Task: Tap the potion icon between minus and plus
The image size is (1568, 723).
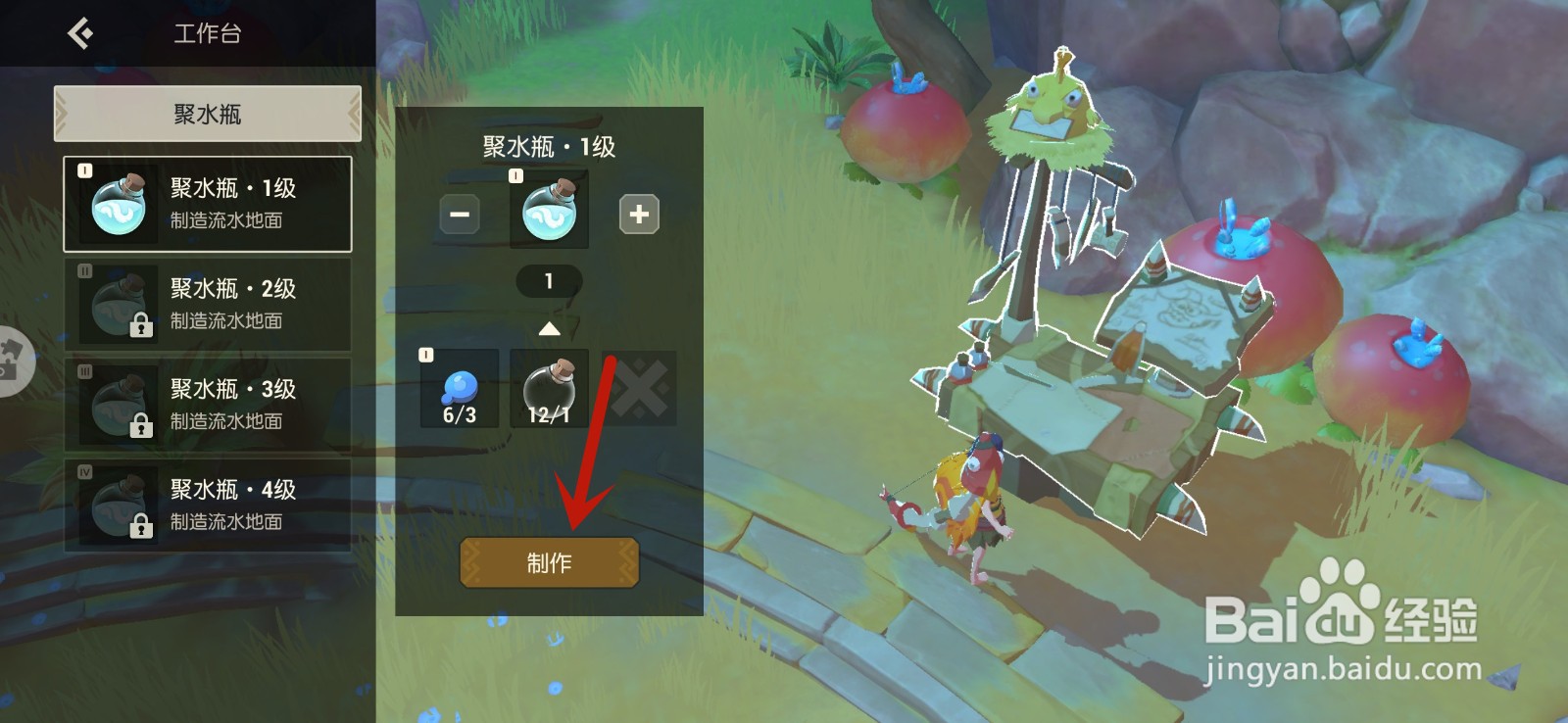Action: 548,210
